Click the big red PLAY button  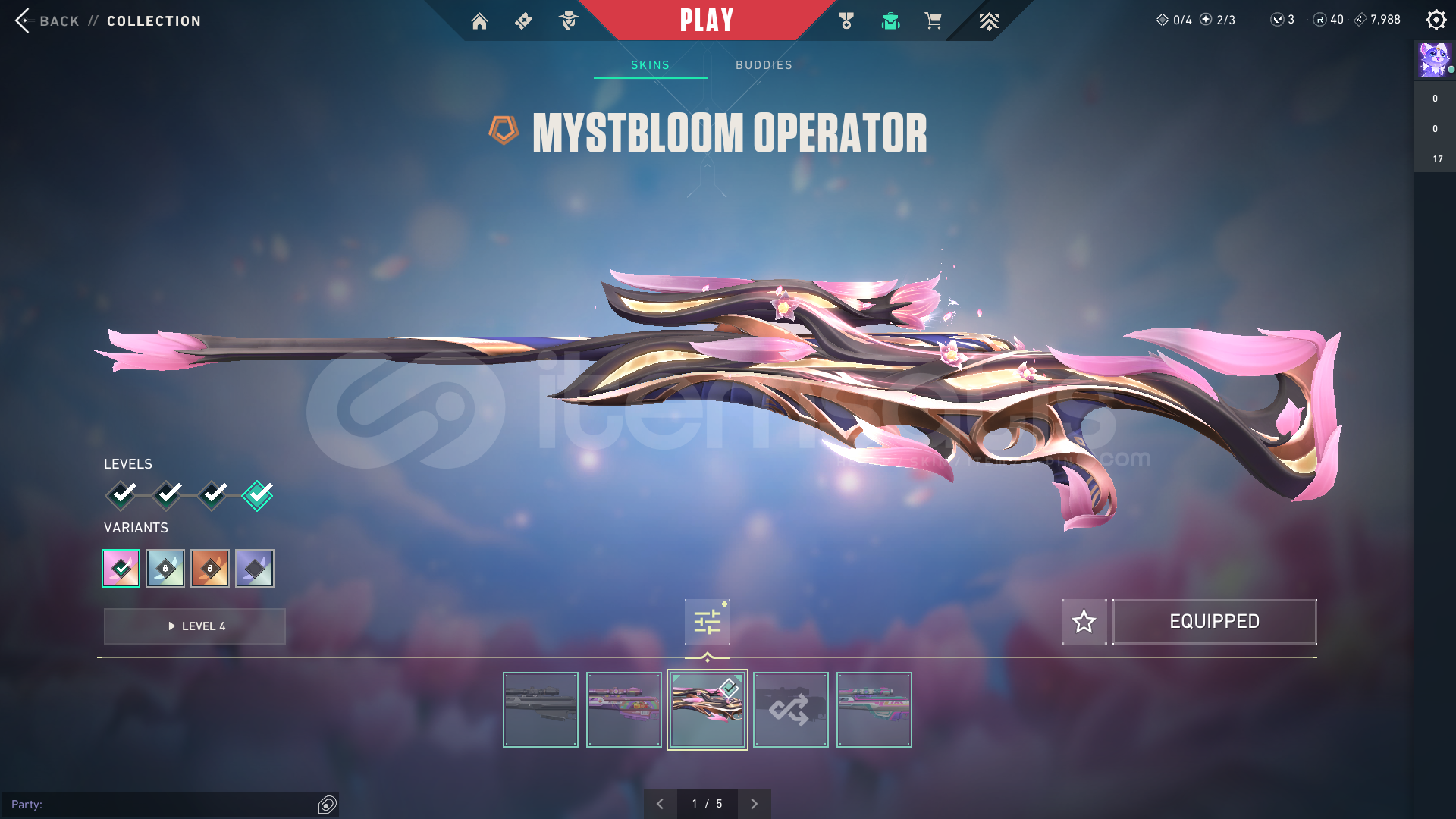coord(707,20)
